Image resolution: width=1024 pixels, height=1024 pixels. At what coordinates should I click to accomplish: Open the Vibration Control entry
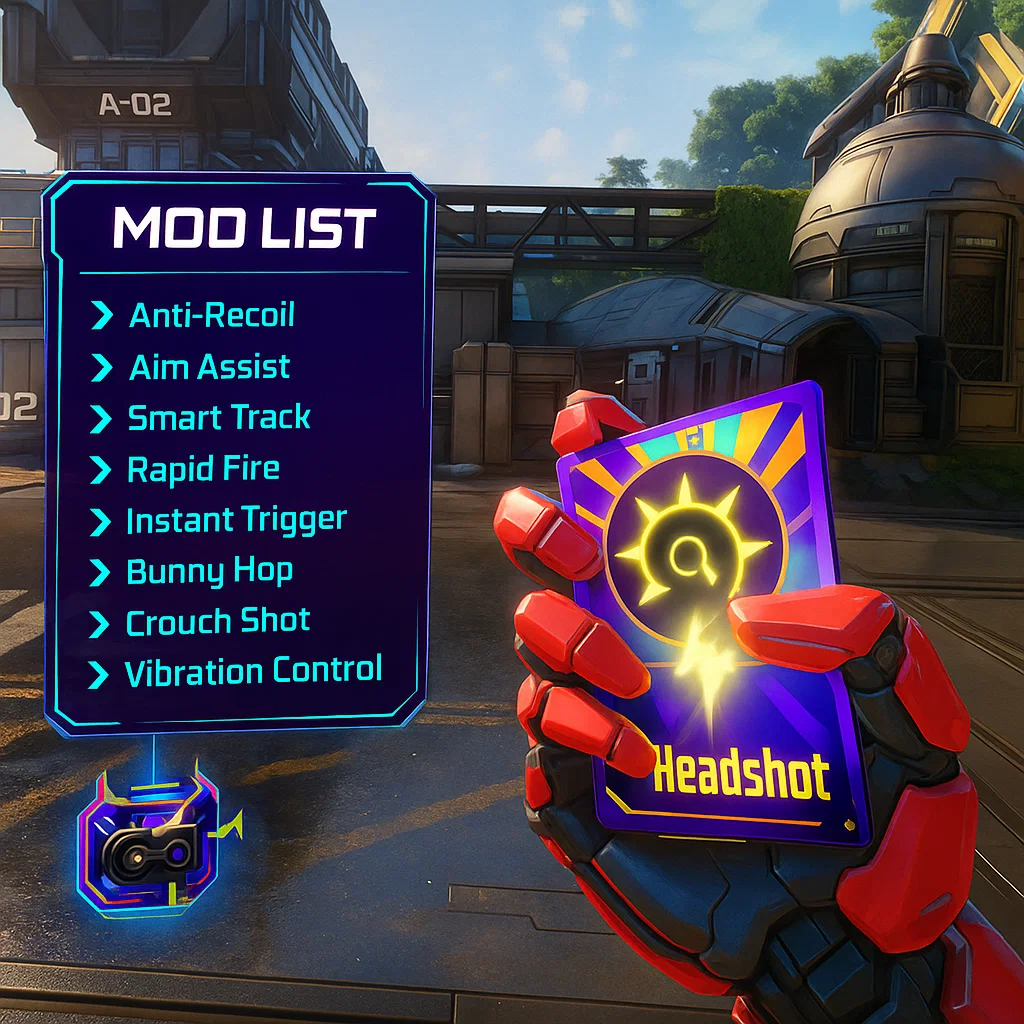click(x=252, y=671)
